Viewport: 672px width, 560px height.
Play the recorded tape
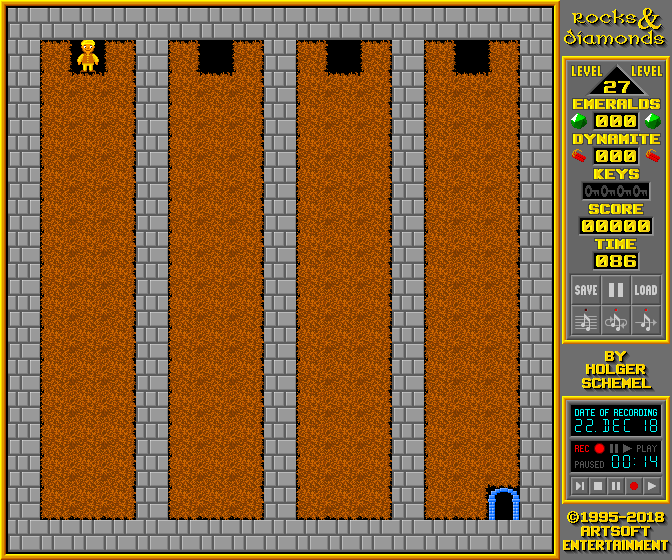click(x=652, y=486)
